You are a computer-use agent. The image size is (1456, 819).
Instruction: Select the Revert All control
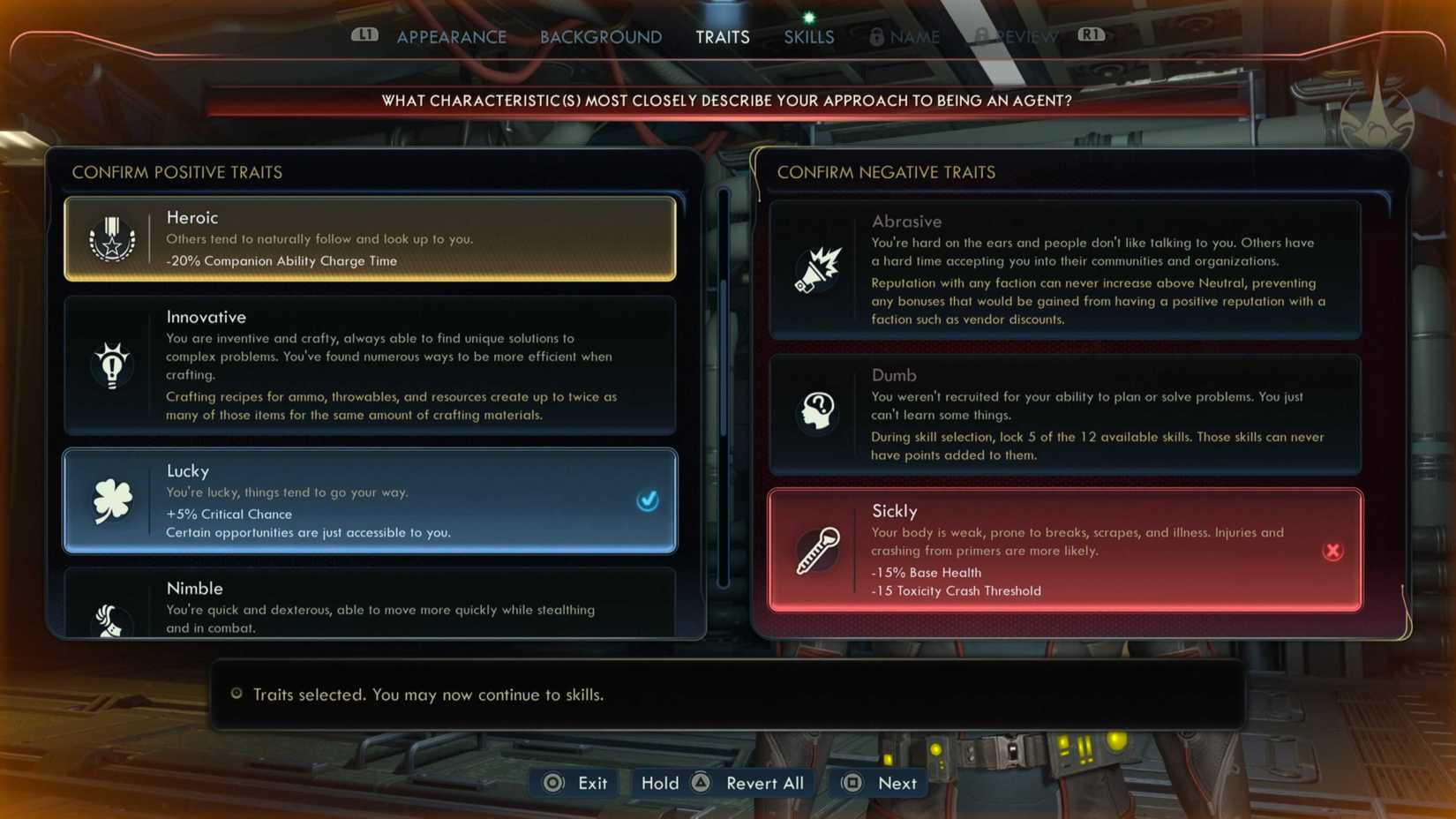coord(763,783)
